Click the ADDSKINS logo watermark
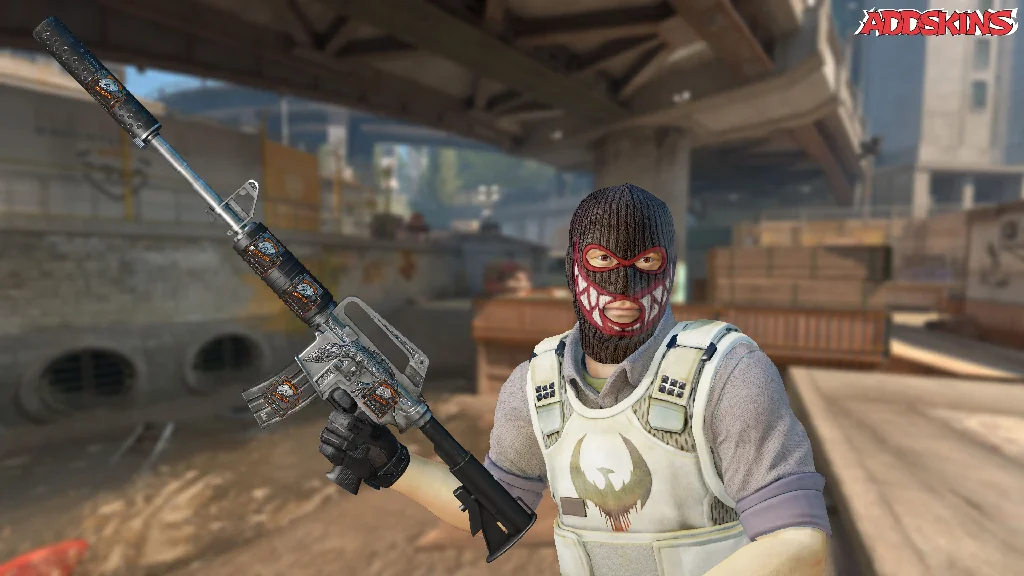This screenshot has width=1024, height=576. click(x=935, y=22)
